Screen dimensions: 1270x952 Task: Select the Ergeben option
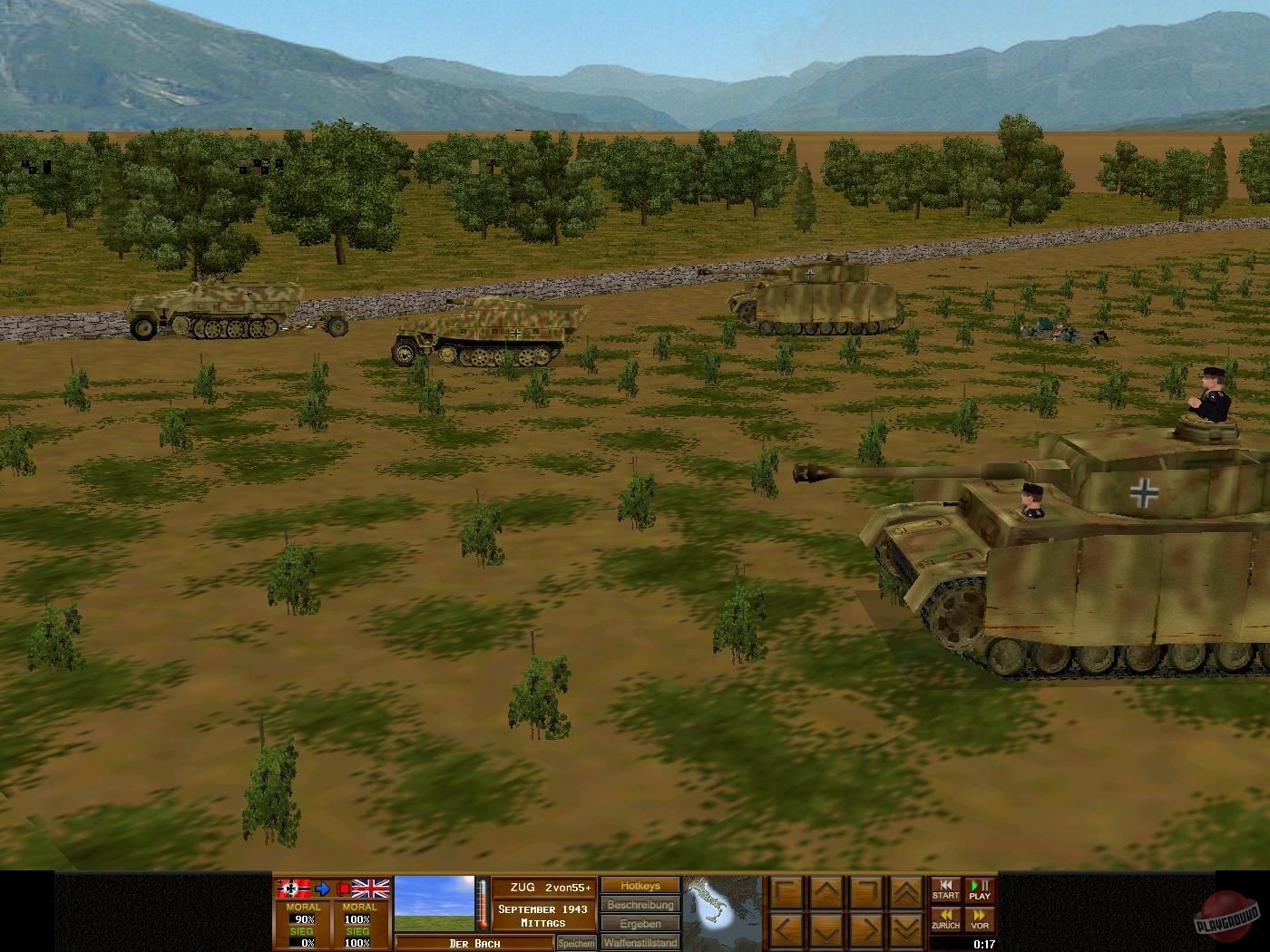pos(640,924)
